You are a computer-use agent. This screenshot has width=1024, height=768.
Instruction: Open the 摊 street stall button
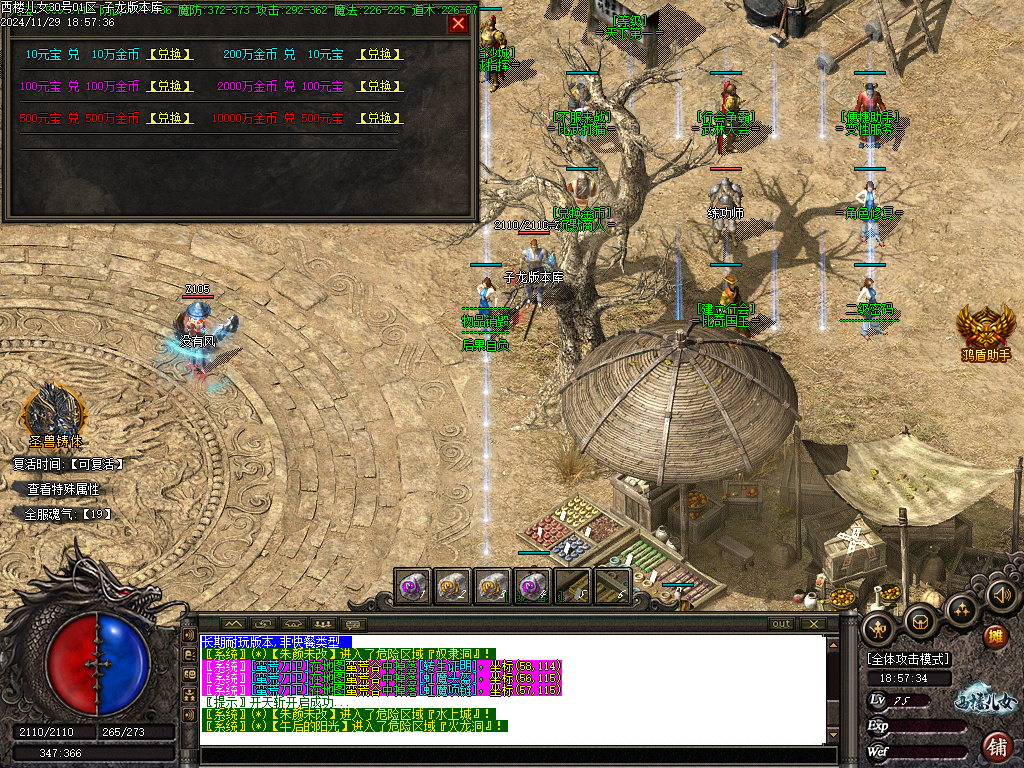(x=996, y=637)
